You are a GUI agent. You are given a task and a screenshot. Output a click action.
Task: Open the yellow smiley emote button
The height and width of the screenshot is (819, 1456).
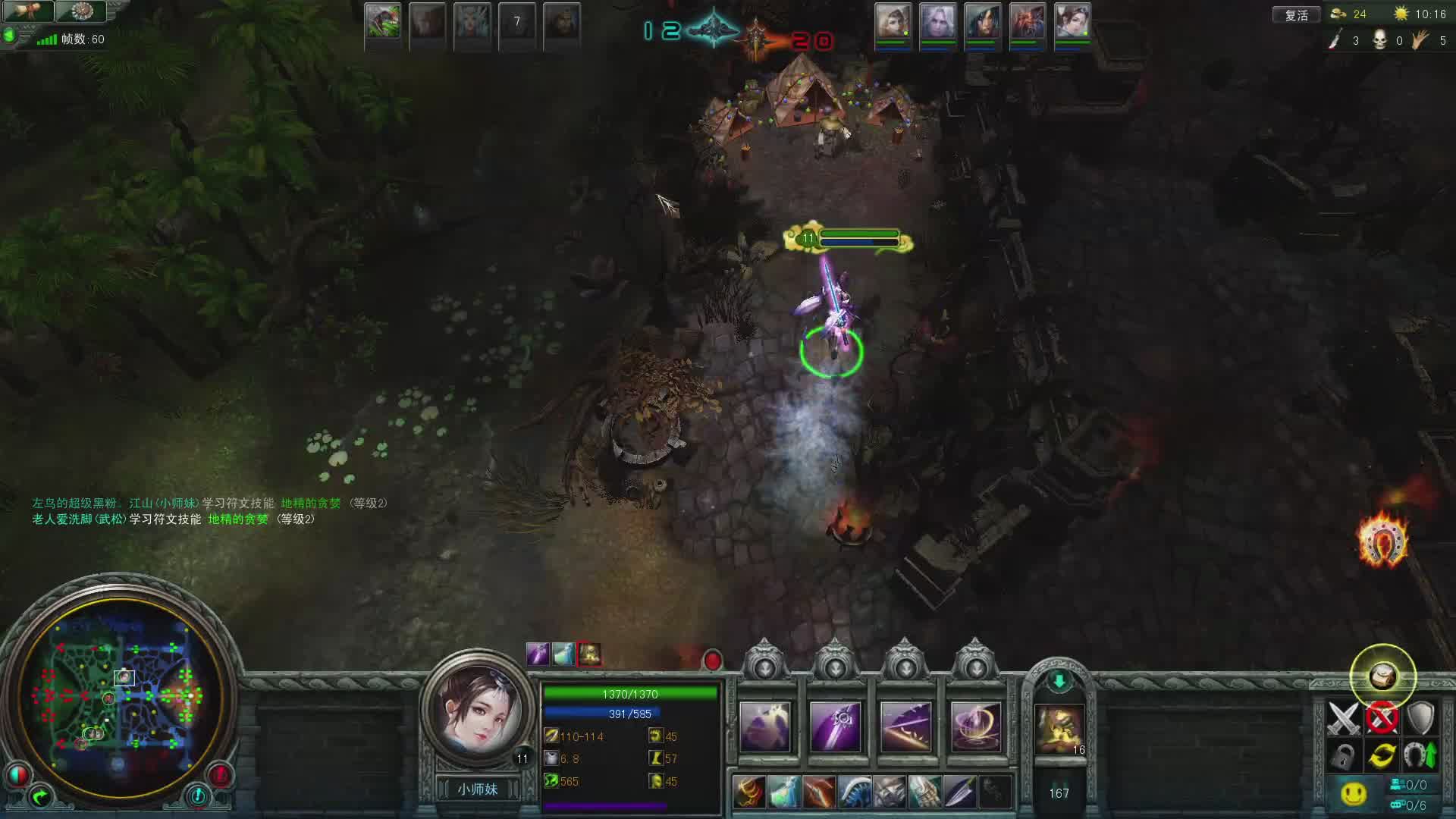(1353, 793)
